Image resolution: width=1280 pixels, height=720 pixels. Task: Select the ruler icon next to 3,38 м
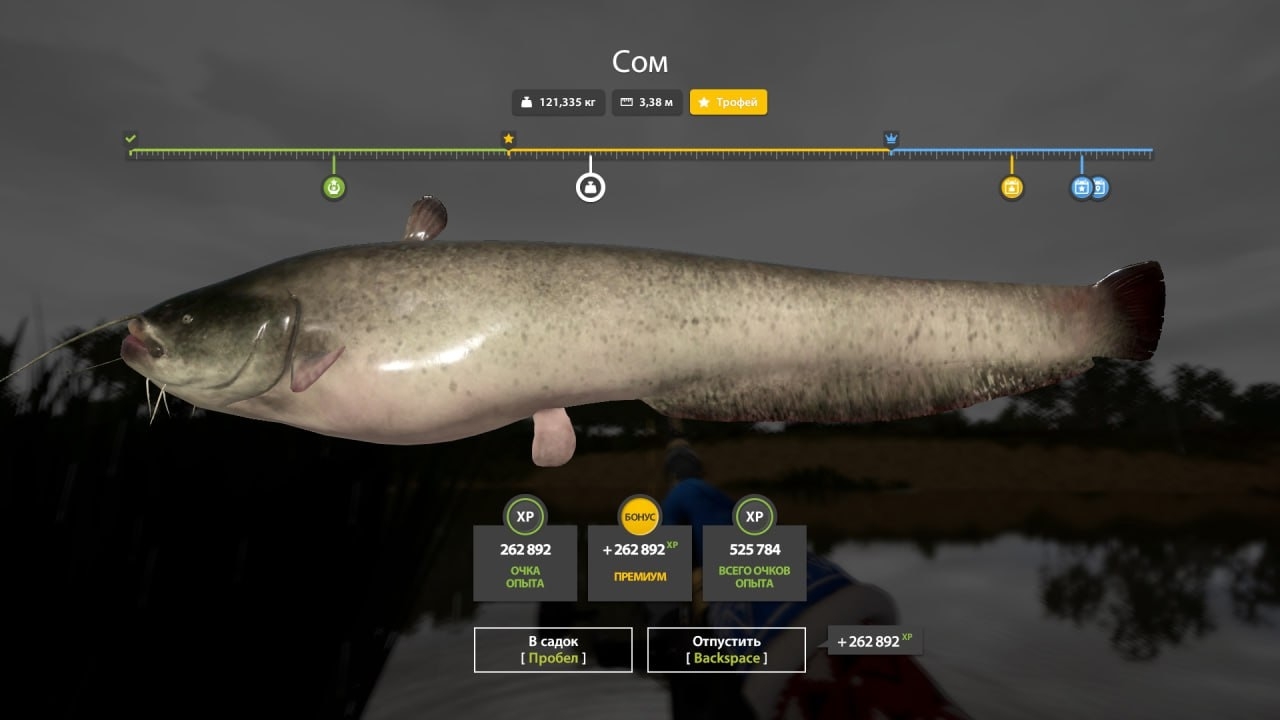[625, 101]
